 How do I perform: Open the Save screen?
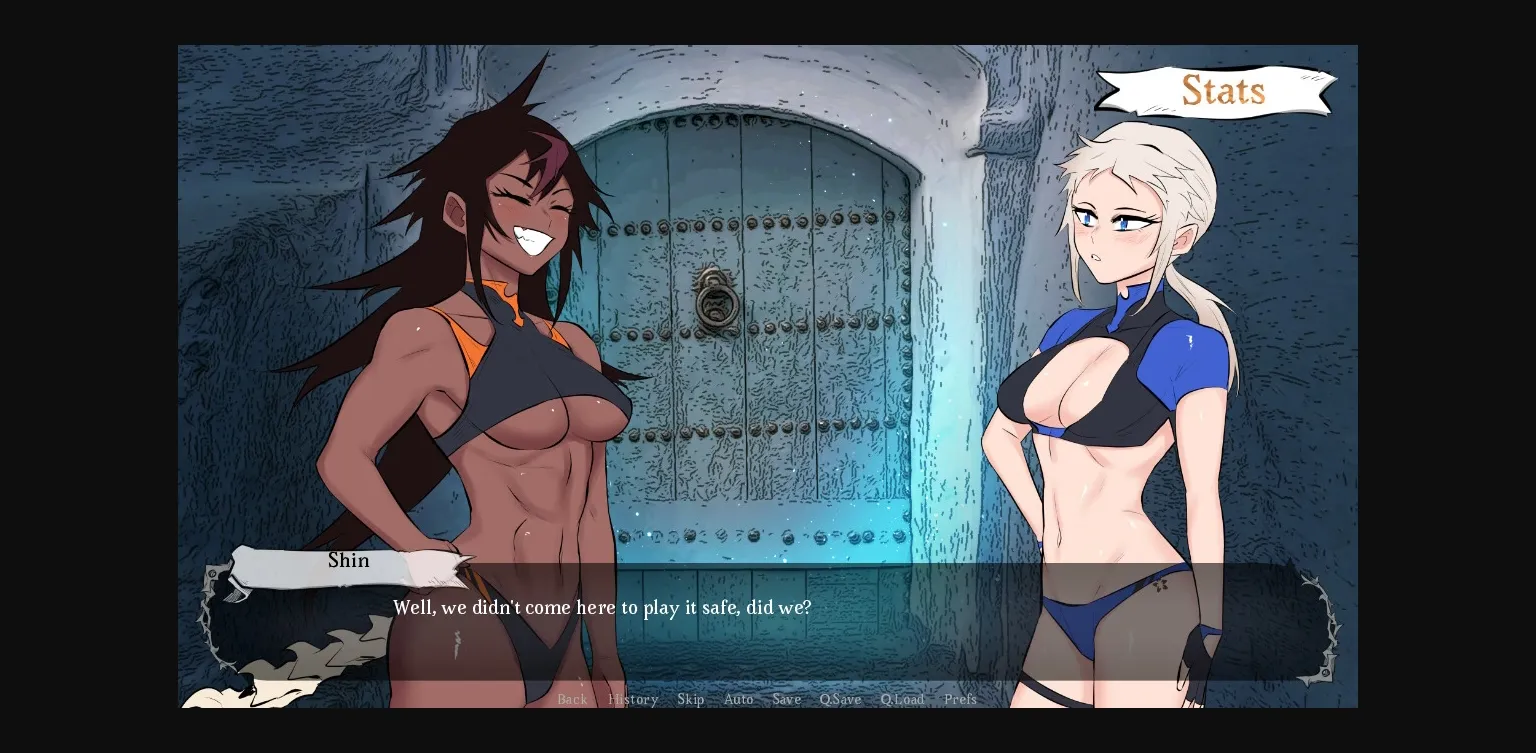pos(786,699)
